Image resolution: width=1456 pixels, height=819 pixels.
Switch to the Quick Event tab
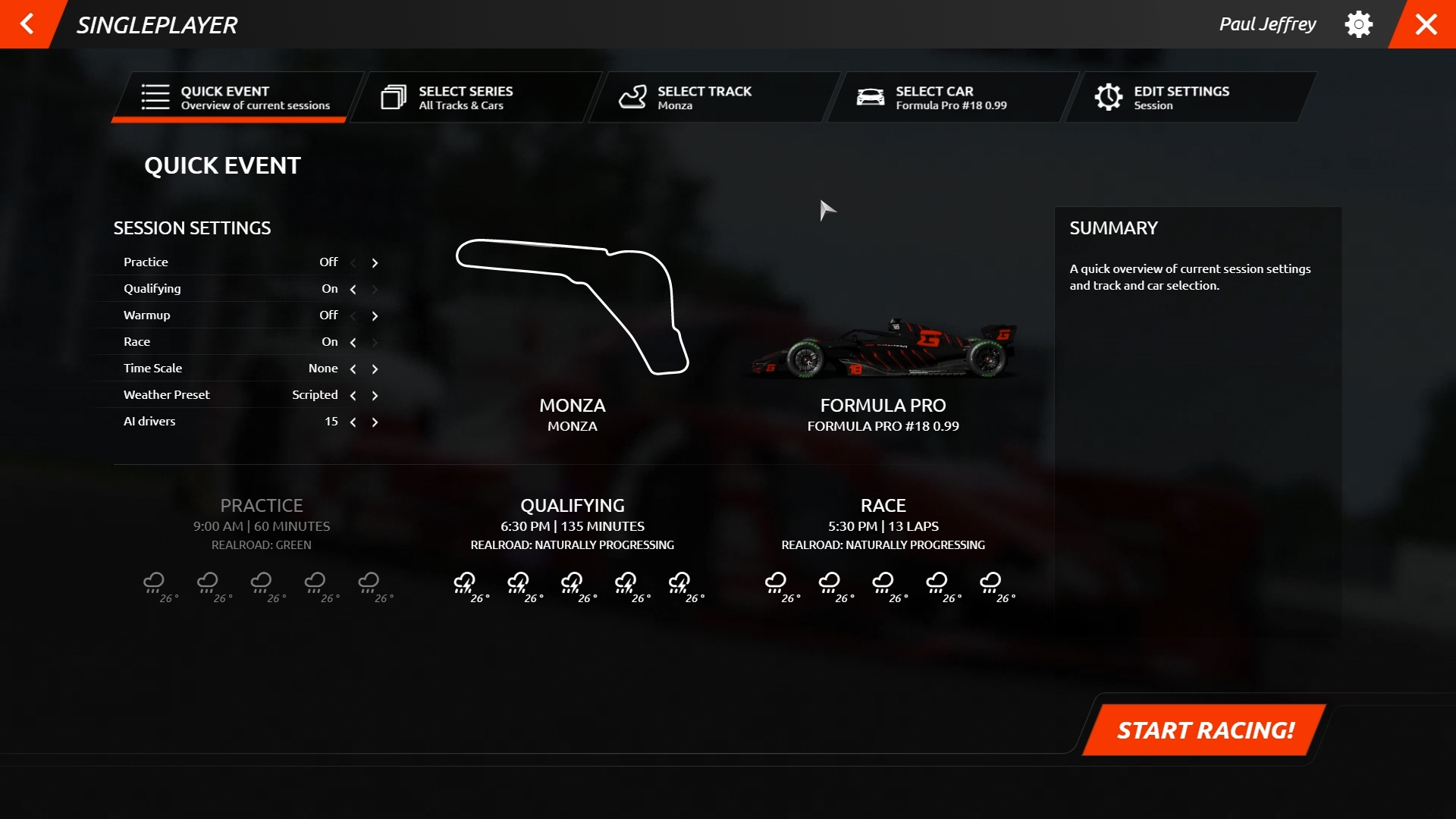(x=237, y=97)
